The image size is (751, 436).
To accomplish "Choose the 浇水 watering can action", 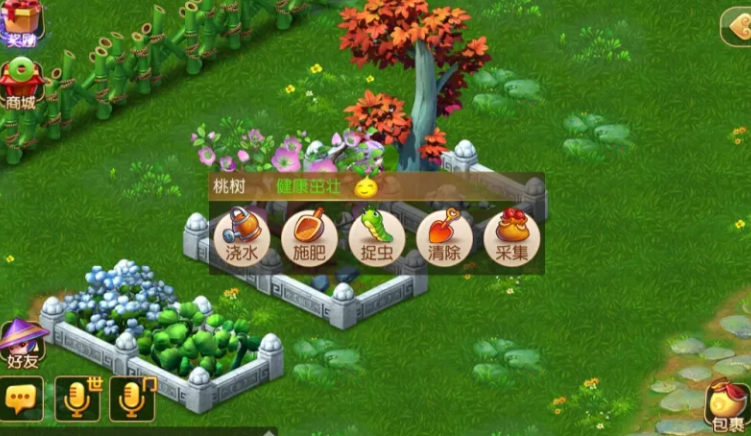I will click(x=241, y=238).
